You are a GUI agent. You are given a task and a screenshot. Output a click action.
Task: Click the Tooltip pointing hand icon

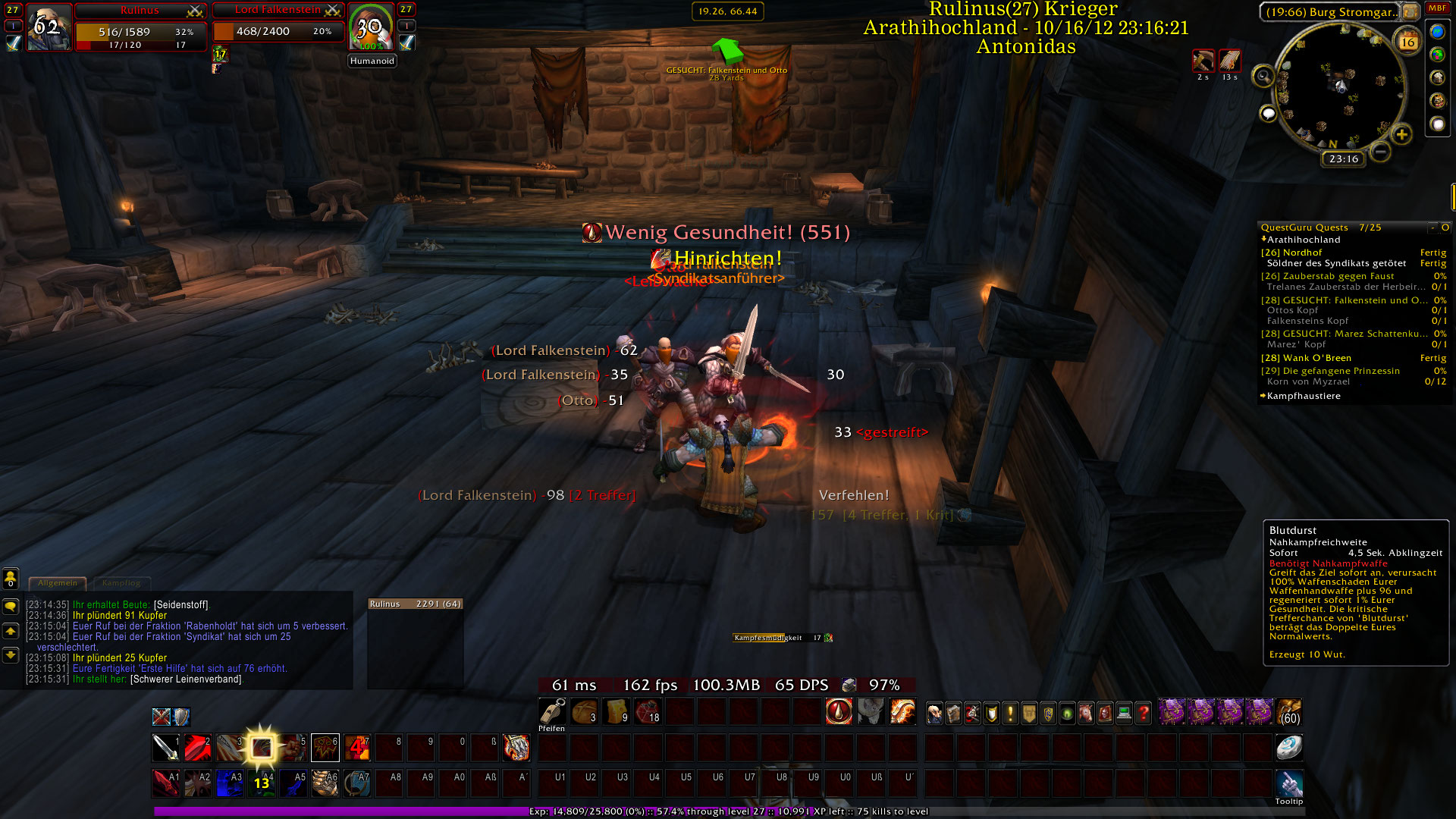pos(1288,783)
